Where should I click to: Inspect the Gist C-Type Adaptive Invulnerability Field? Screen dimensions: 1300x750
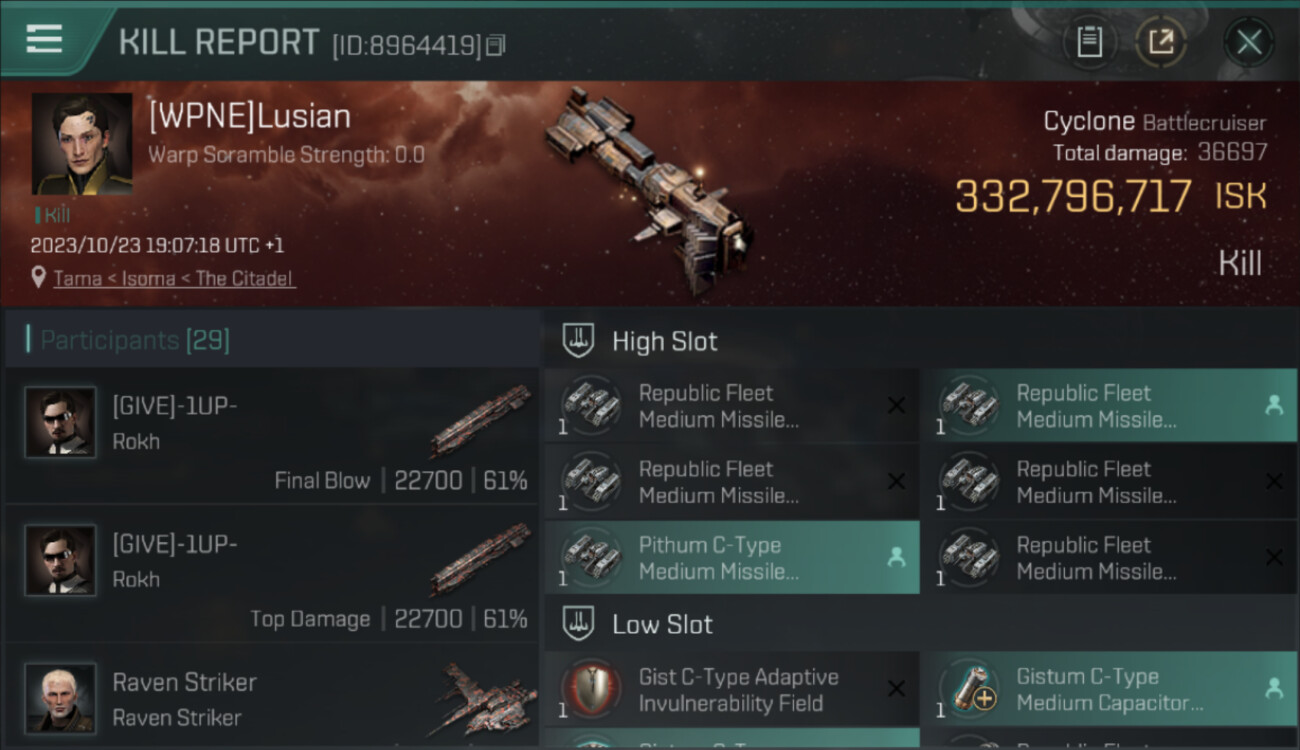[x=731, y=690]
